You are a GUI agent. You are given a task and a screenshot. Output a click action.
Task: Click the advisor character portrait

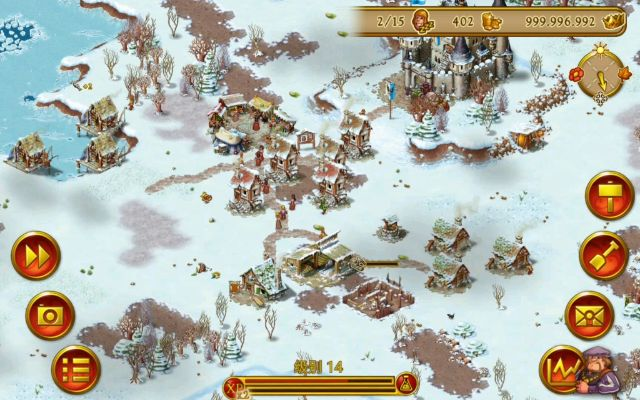coord(604,368)
